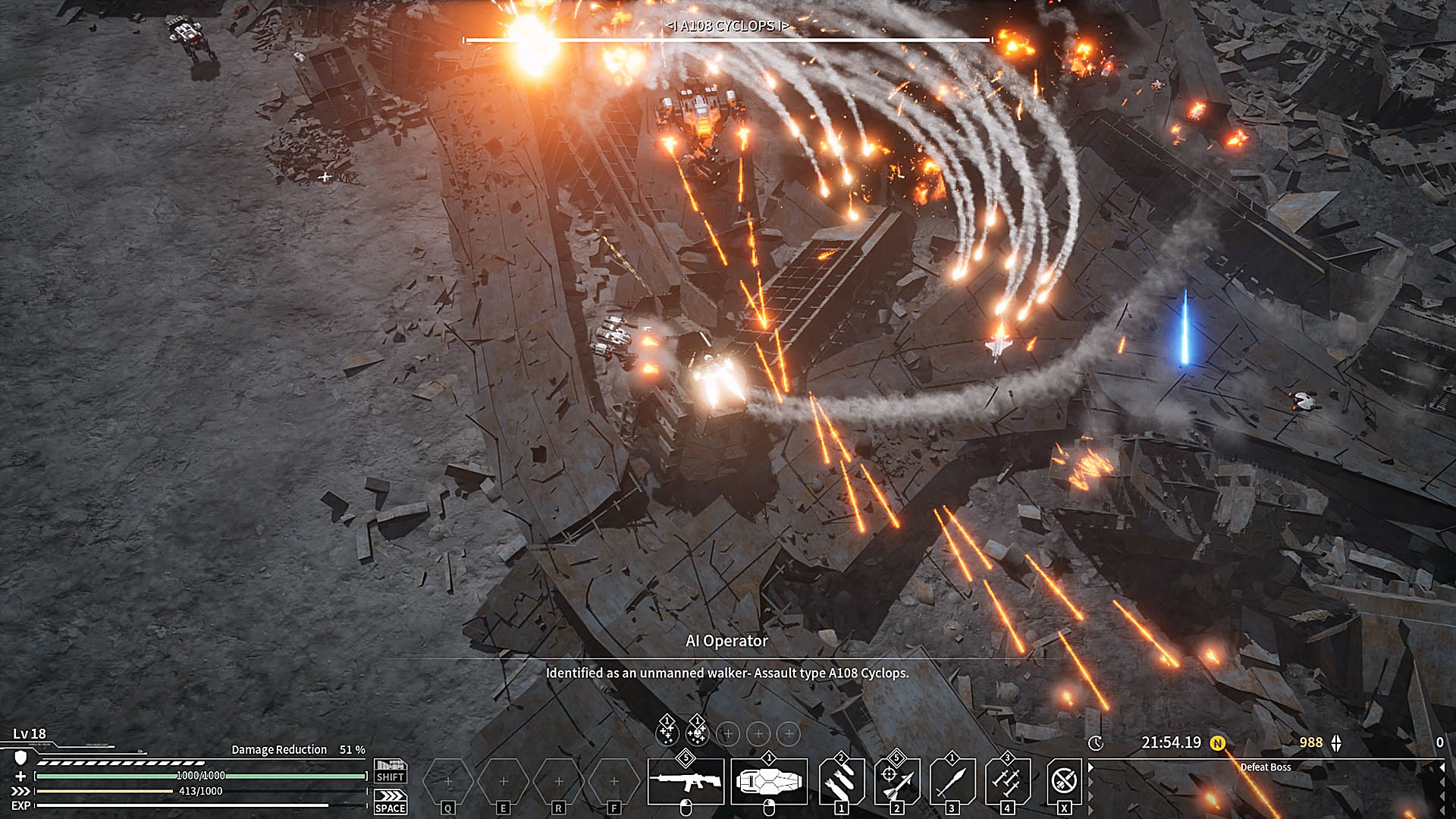Activate the targeted homing missile ability
This screenshot has width=1456, height=819.
(x=897, y=781)
